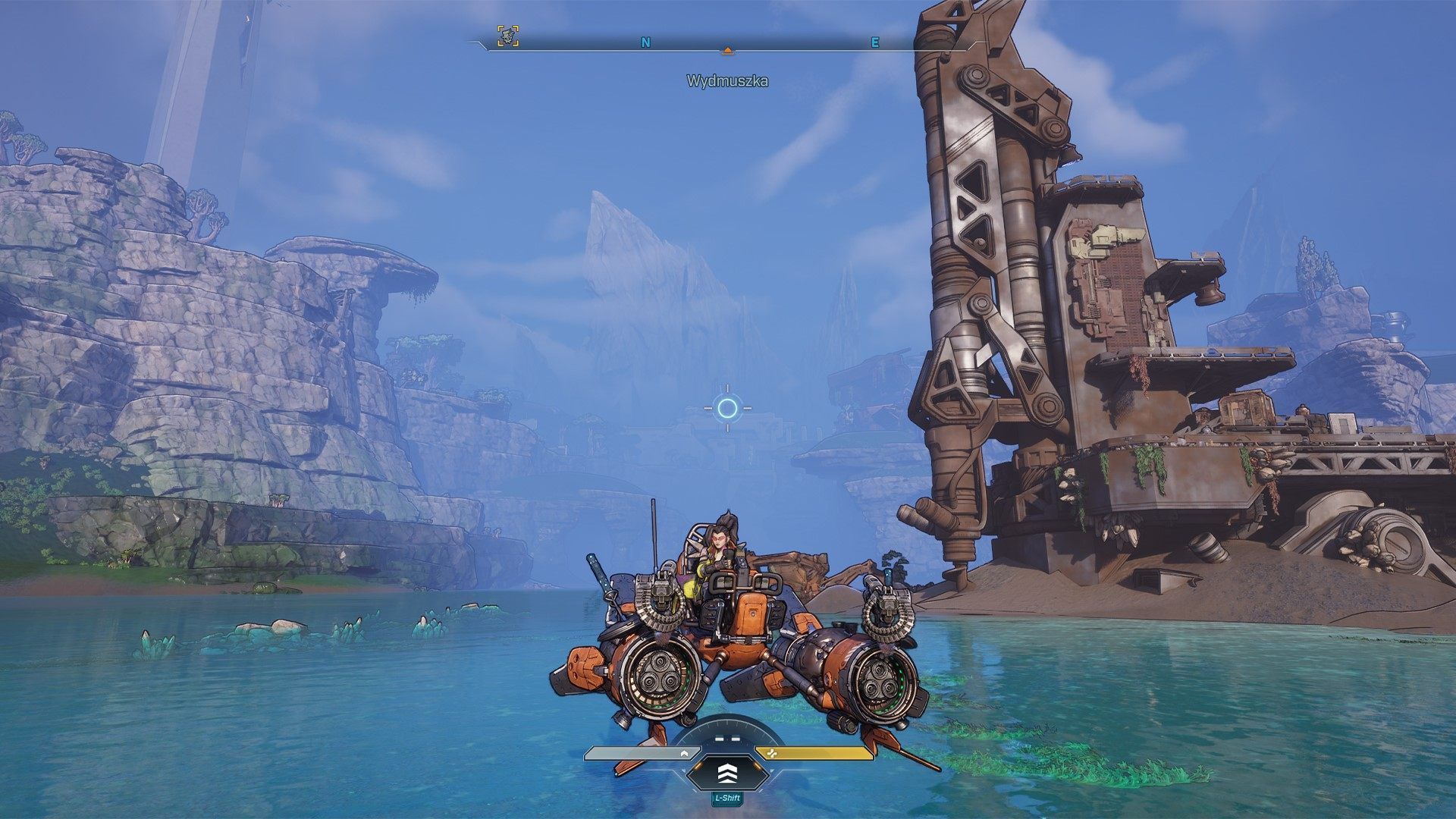Activate the triple-chevron vehicle boost icon
This screenshot has width=1456, height=819.
pyautogui.click(x=728, y=773)
